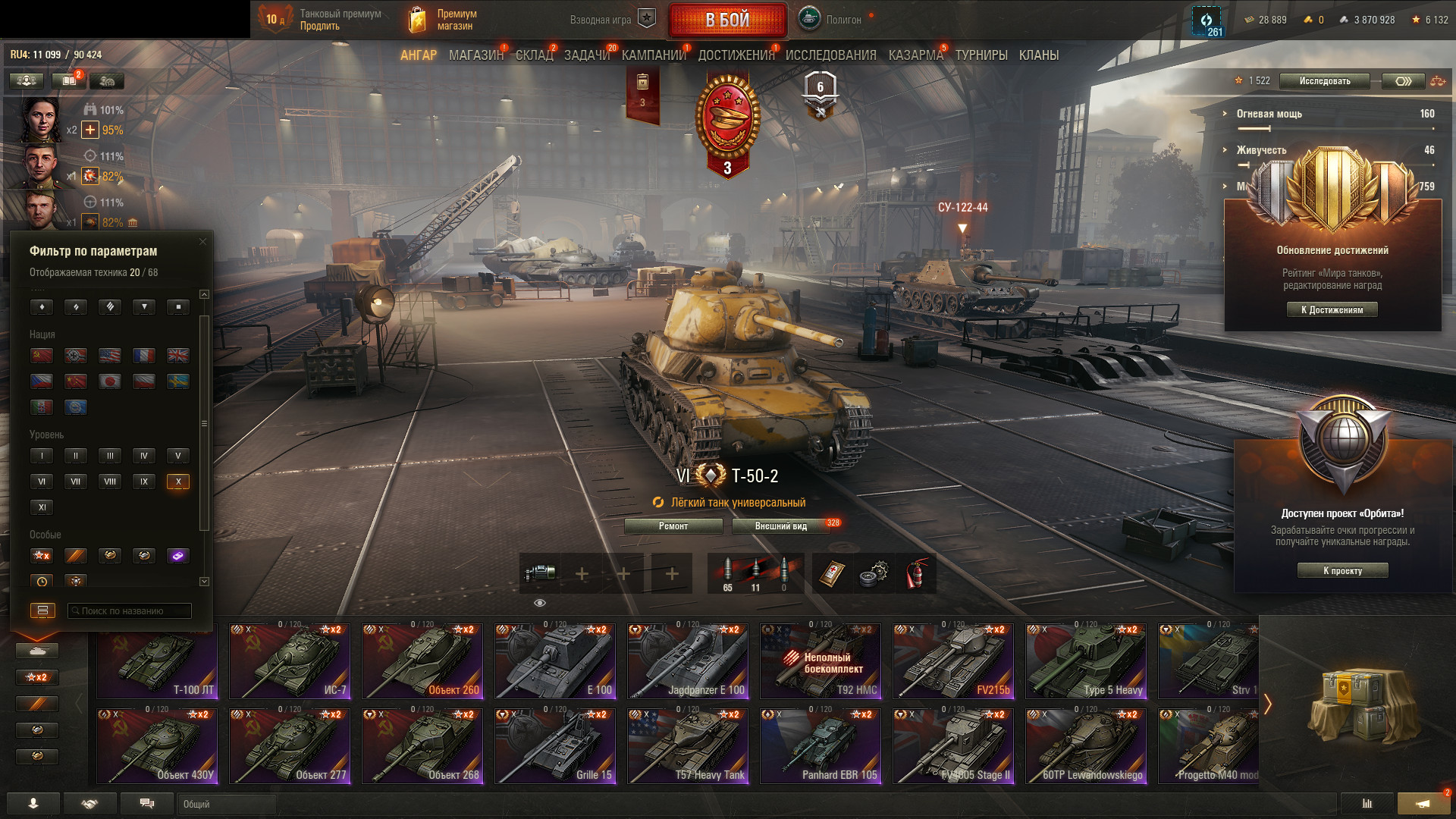Open Внешний вид customization
1456x819 pixels.
[x=781, y=526]
